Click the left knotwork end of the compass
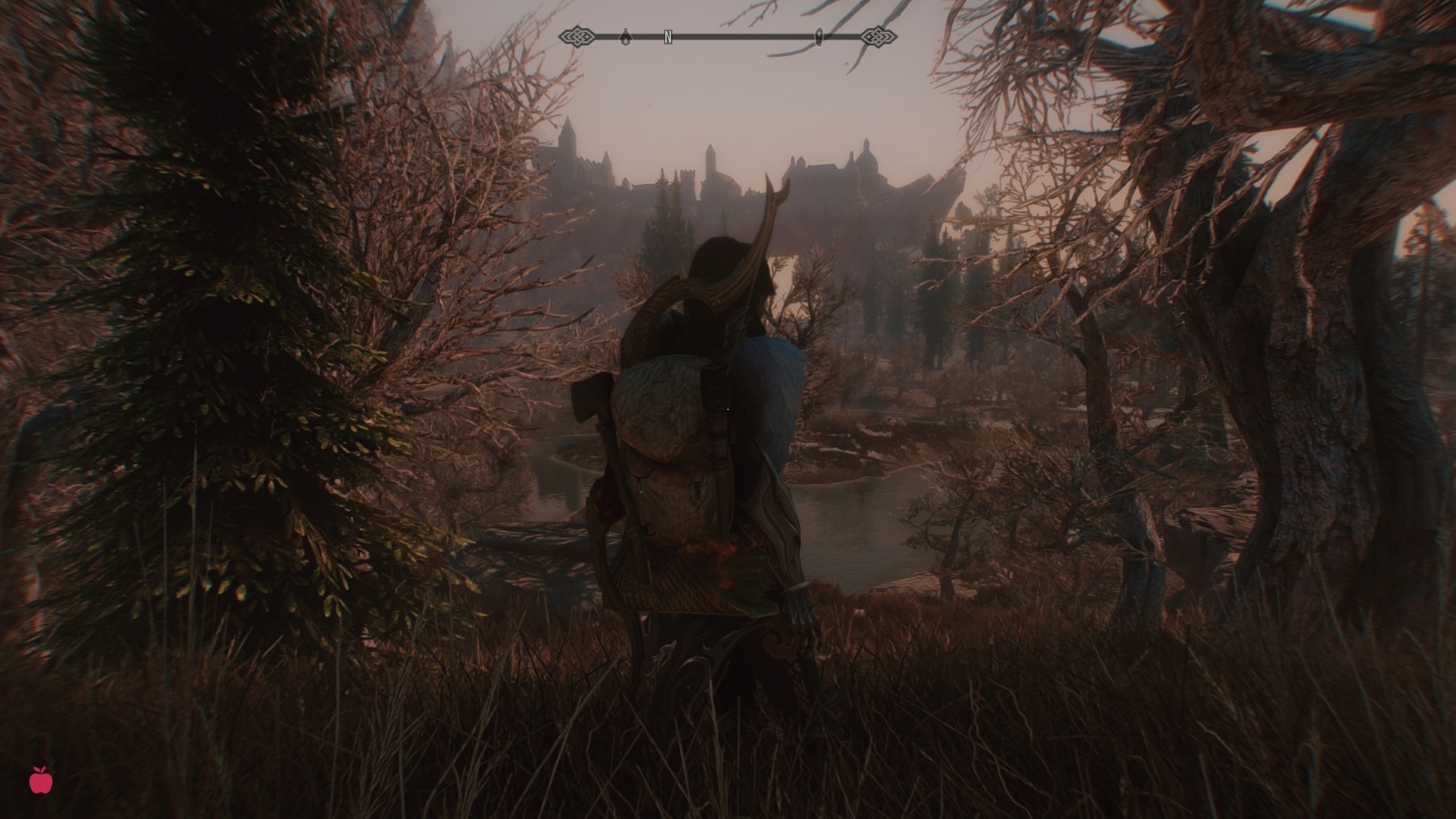The height and width of the screenshot is (819, 1456). click(x=578, y=35)
